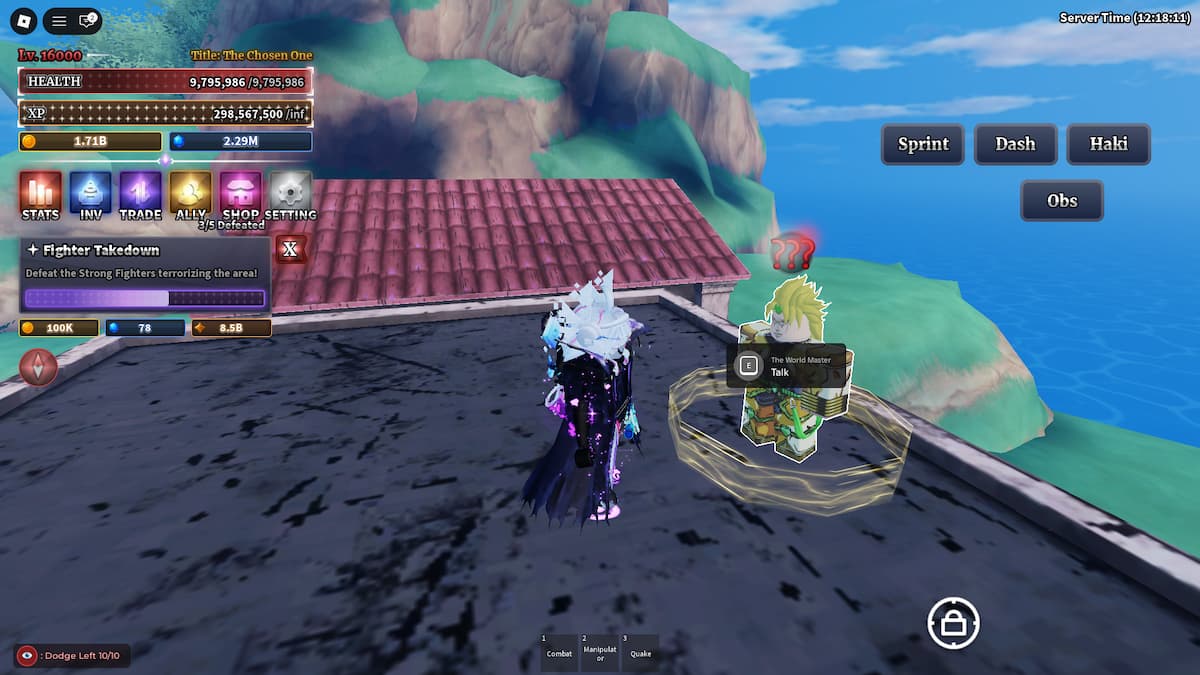Open the Roblox menu

click(22, 20)
